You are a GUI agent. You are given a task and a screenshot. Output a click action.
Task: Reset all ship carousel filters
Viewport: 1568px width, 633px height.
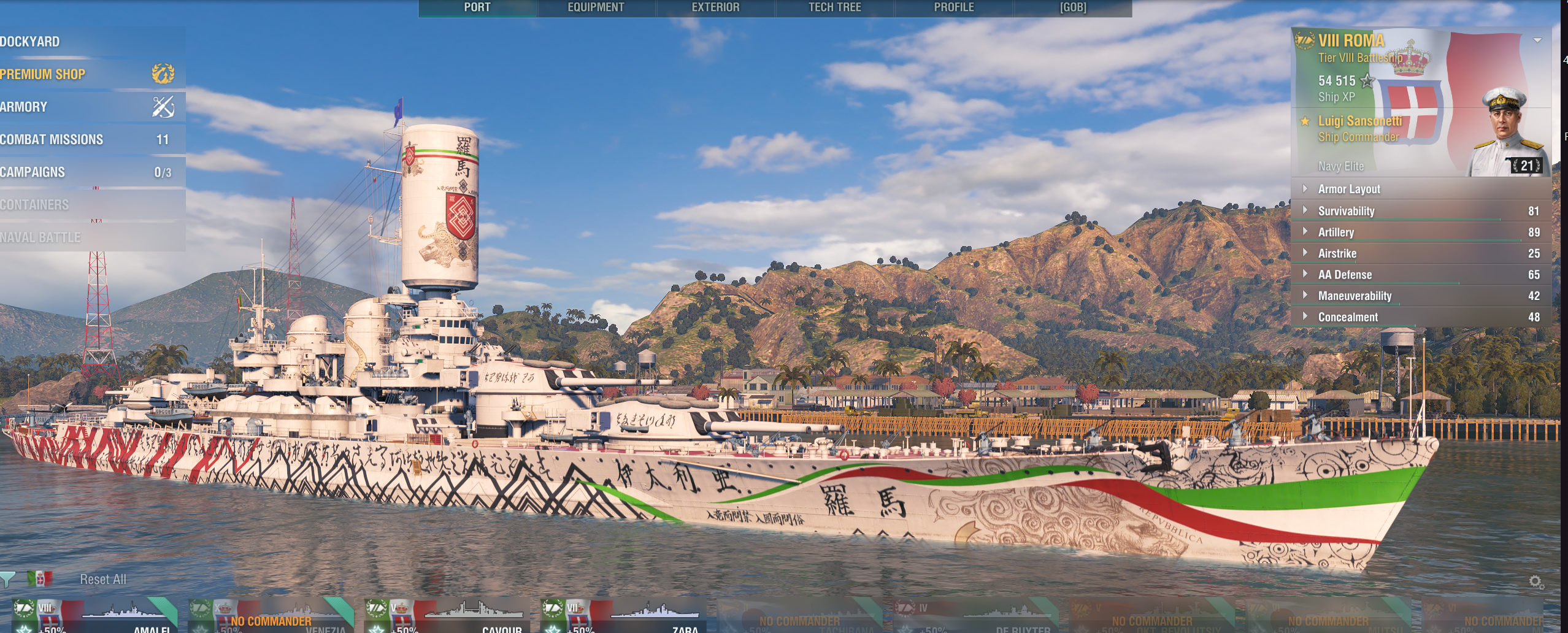tap(103, 579)
